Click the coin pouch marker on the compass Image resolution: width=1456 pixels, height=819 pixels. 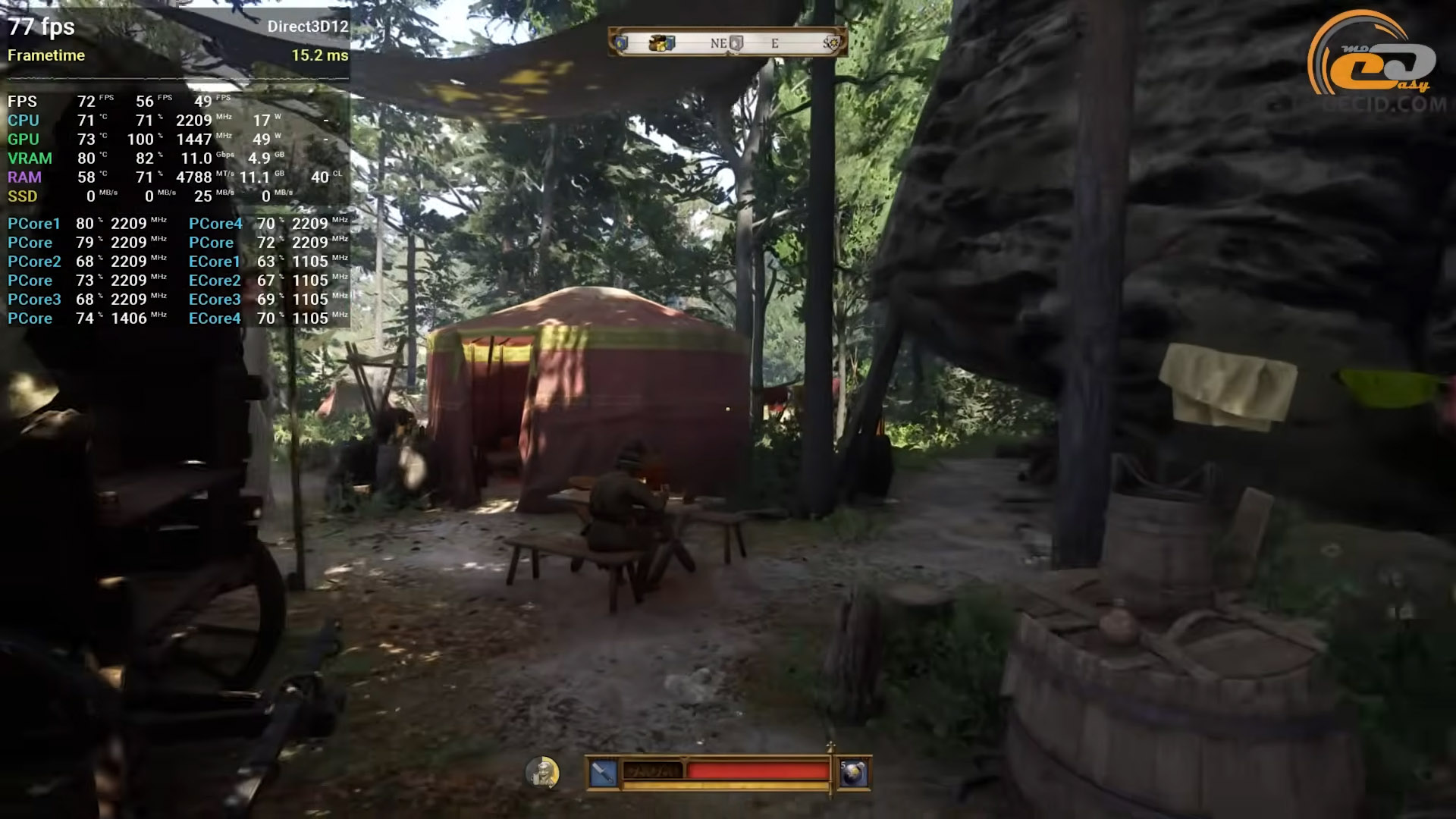pyautogui.click(x=658, y=43)
